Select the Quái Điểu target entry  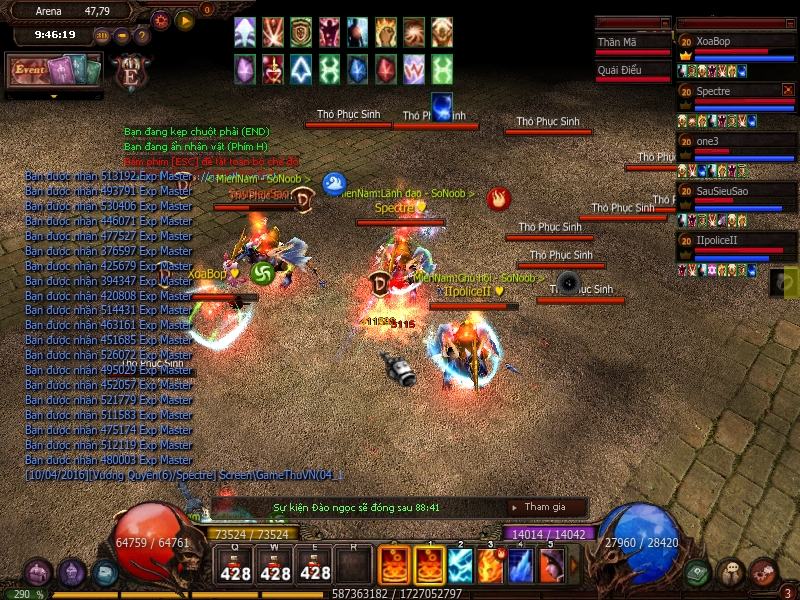pyautogui.click(x=632, y=71)
